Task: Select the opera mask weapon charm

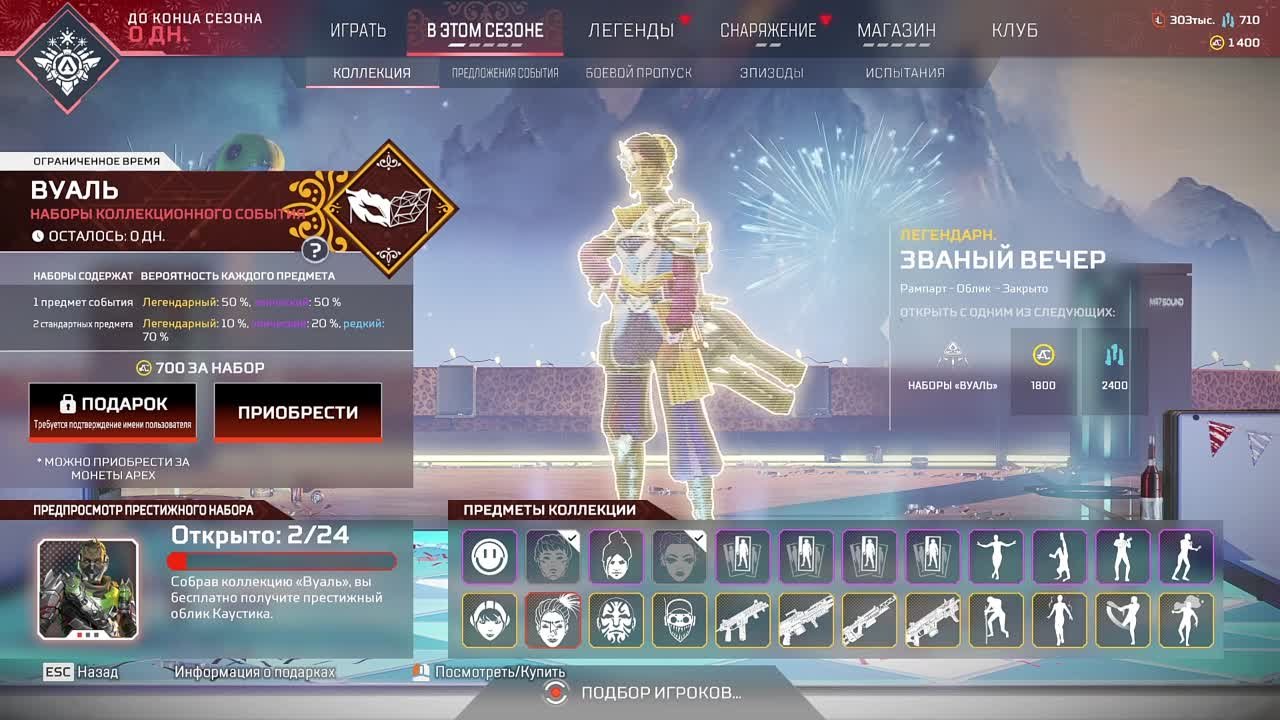Action: 615,620
